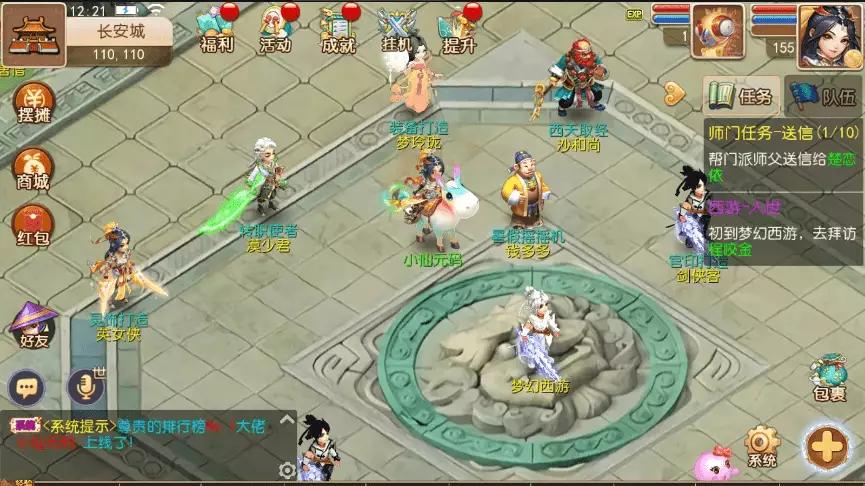Open the 包裹 inventory bag
865x486 pixels.
click(830, 377)
